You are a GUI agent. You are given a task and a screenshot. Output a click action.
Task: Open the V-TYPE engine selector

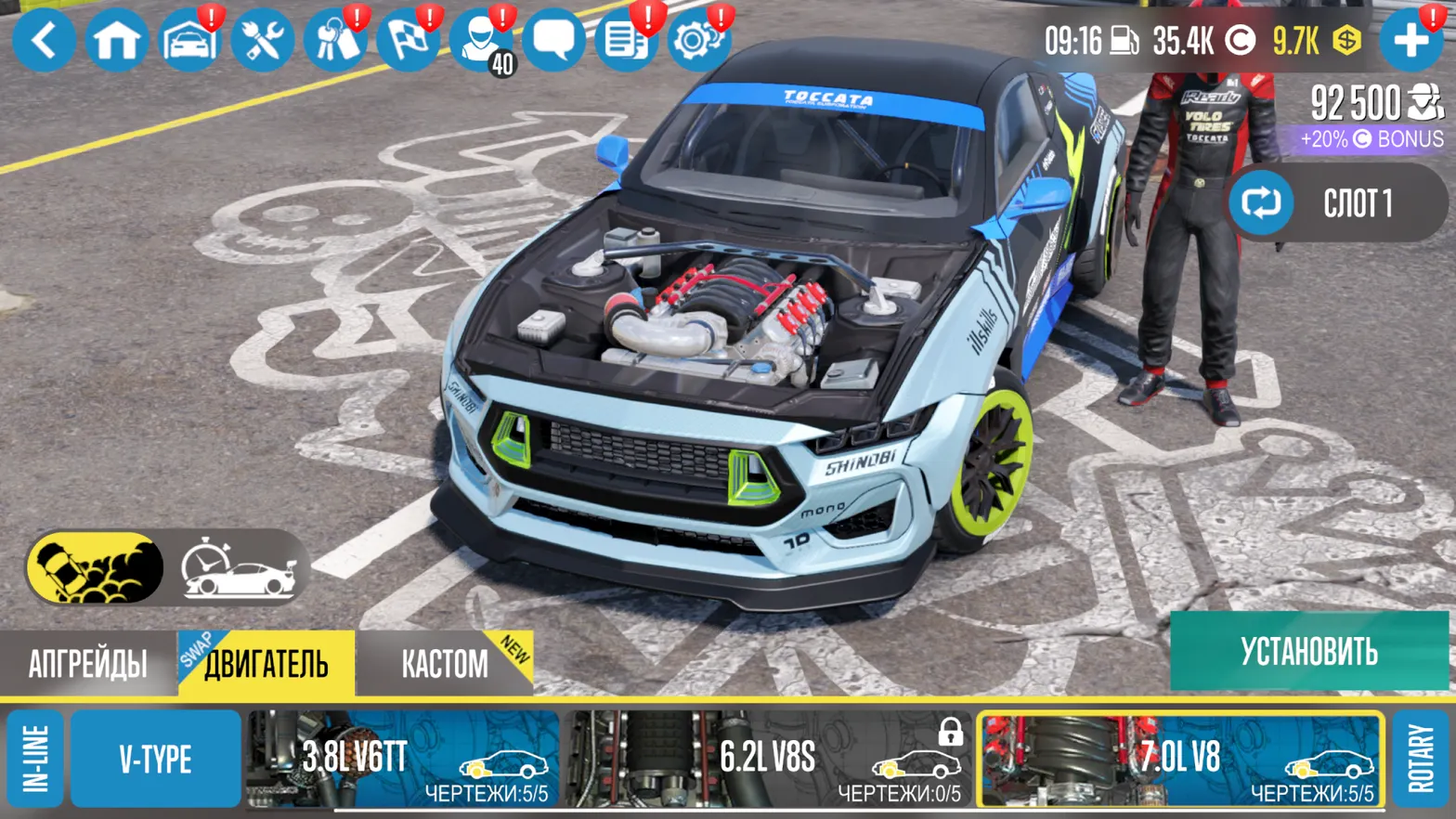click(x=153, y=758)
